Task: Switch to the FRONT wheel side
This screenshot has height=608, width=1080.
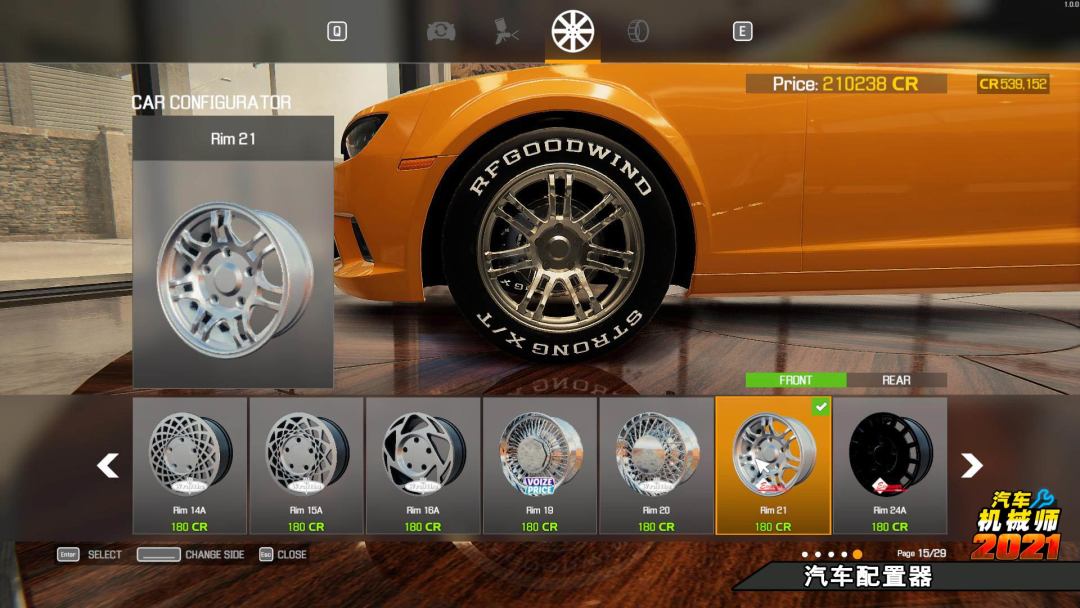Action: [796, 380]
